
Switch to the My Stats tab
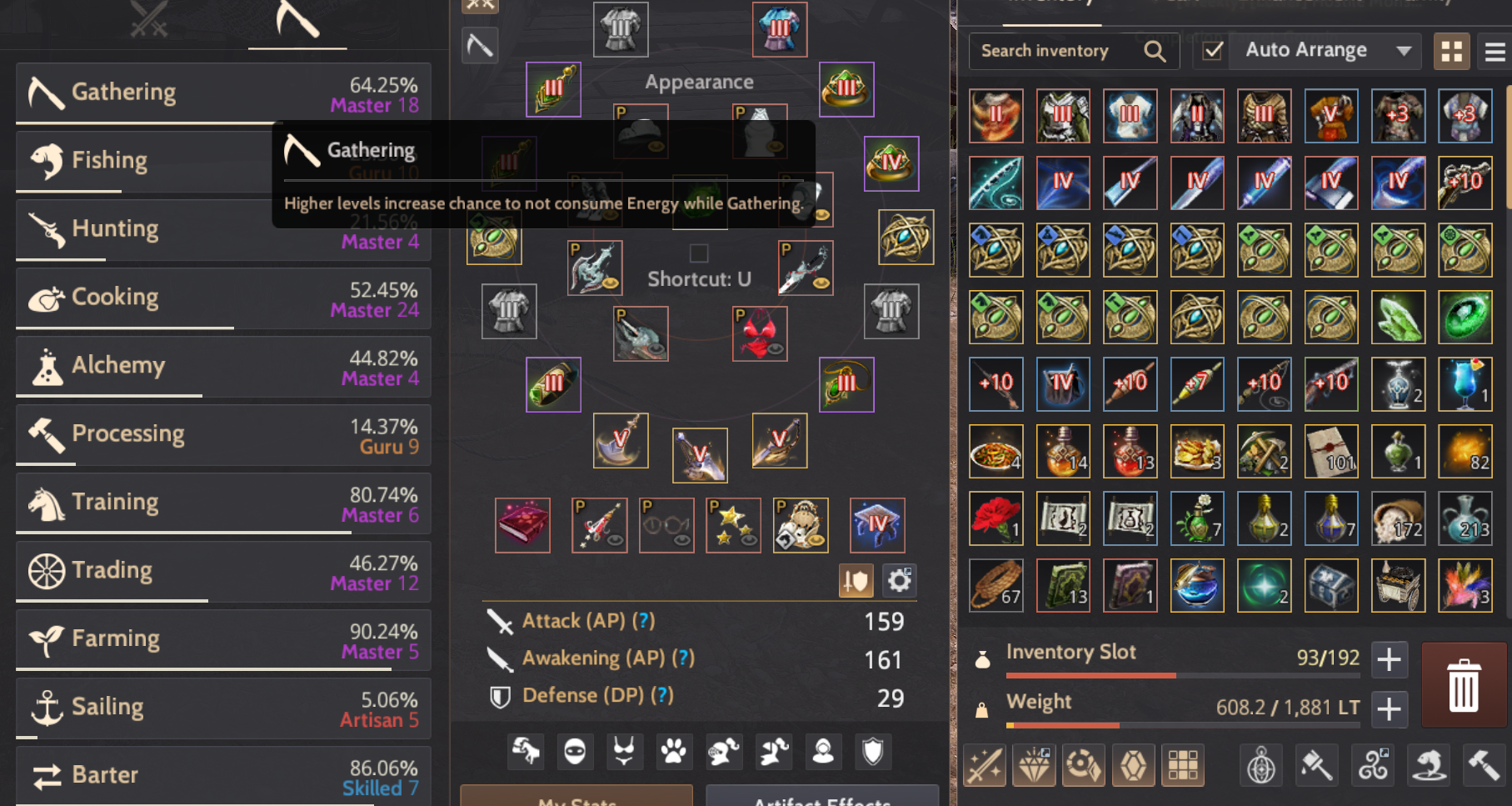575,798
